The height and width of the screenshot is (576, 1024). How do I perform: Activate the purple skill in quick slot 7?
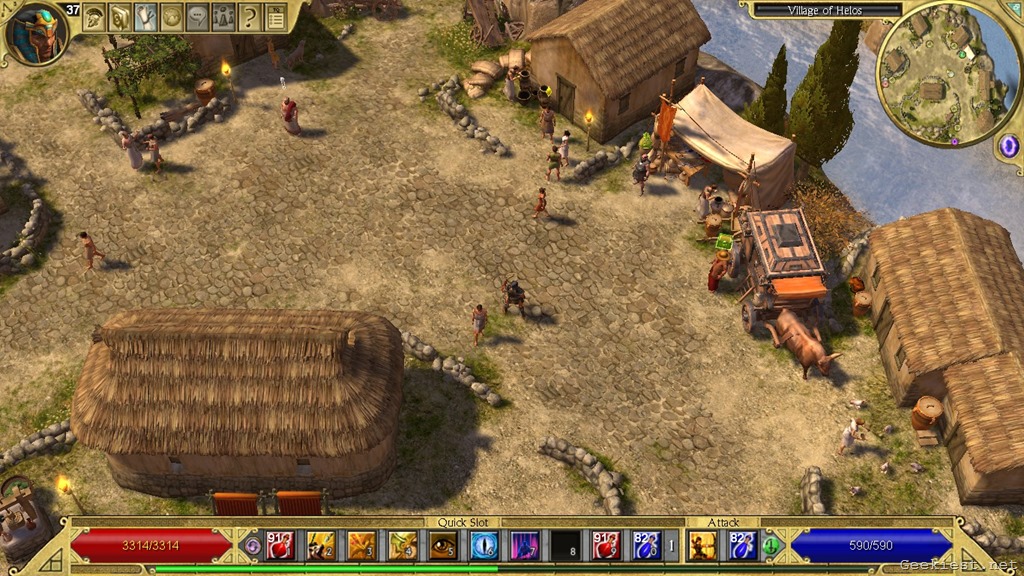tap(525, 545)
